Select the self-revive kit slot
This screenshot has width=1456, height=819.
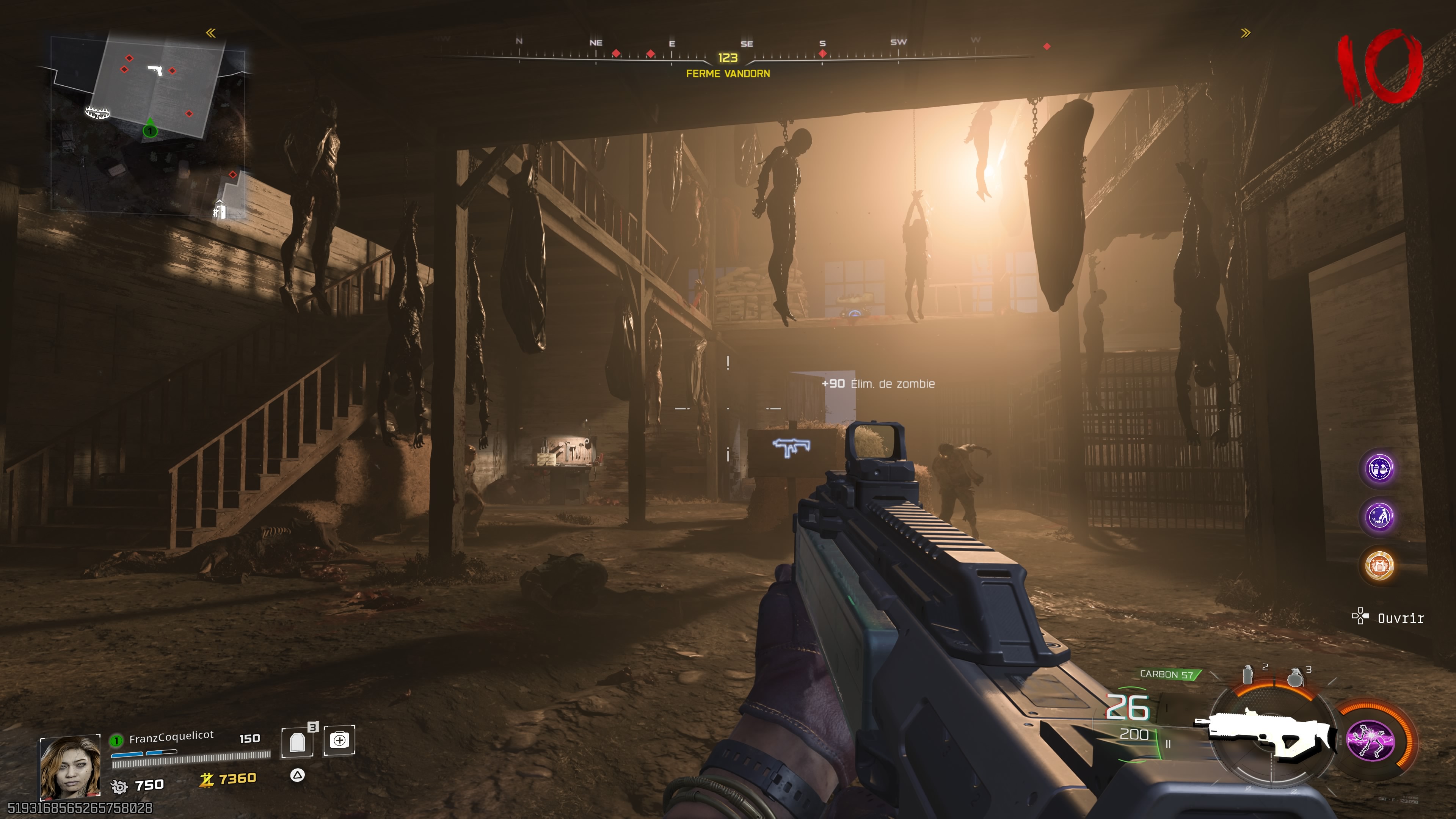click(x=339, y=741)
